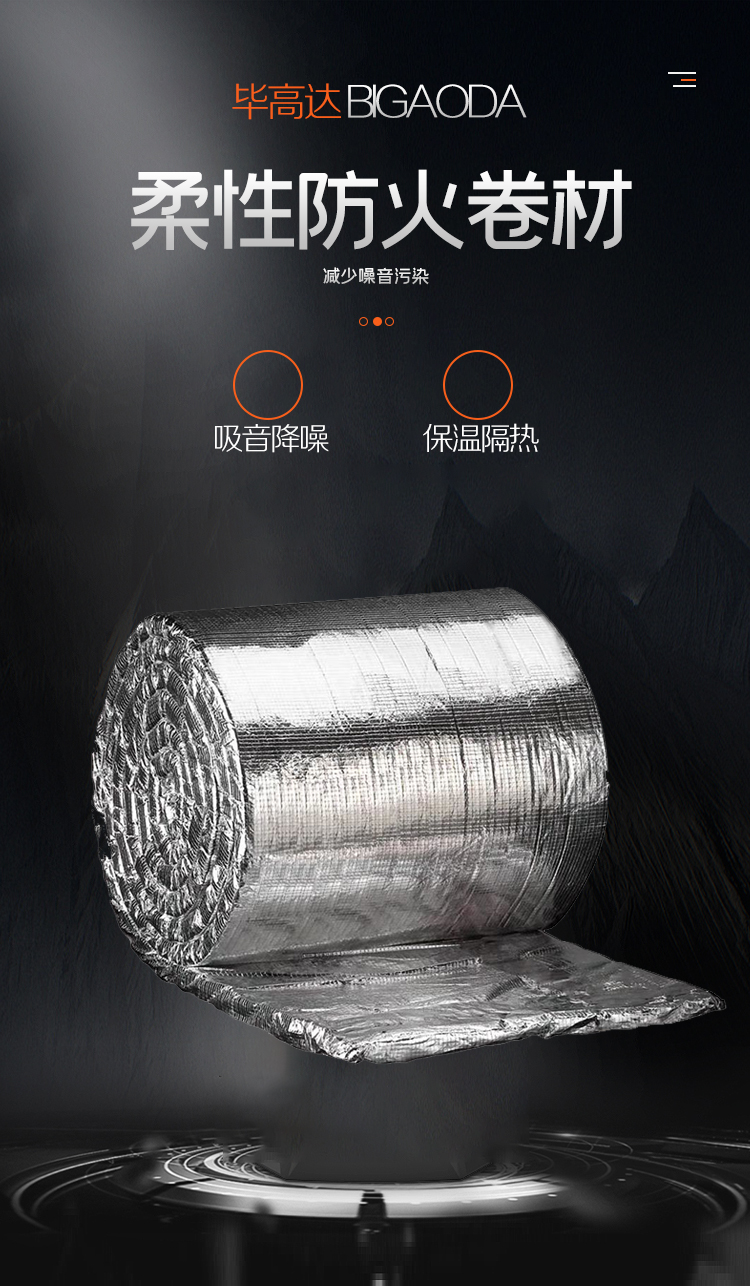Open the hamburger menu icon

(682, 80)
